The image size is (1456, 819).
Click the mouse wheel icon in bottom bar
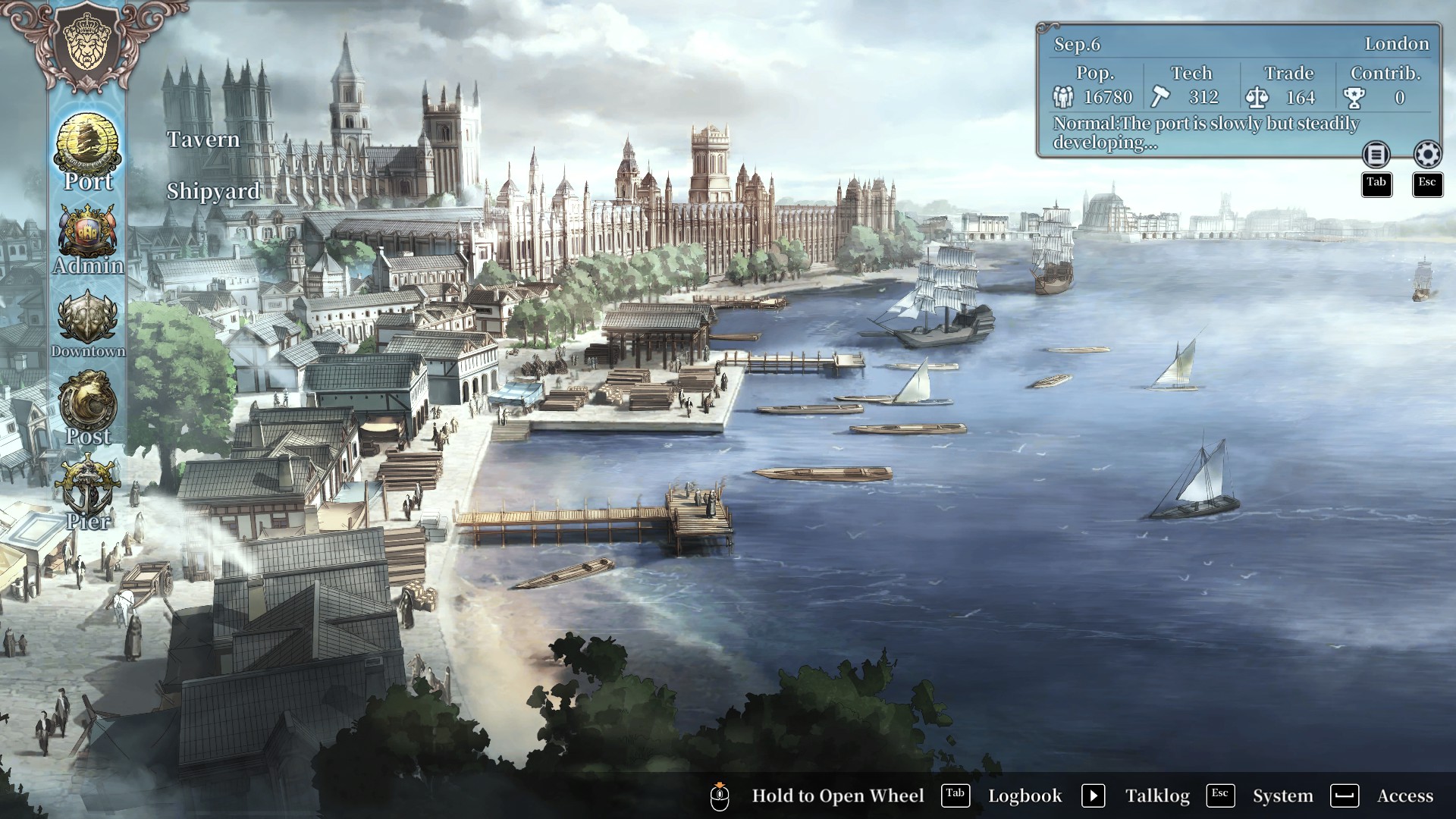[720, 795]
